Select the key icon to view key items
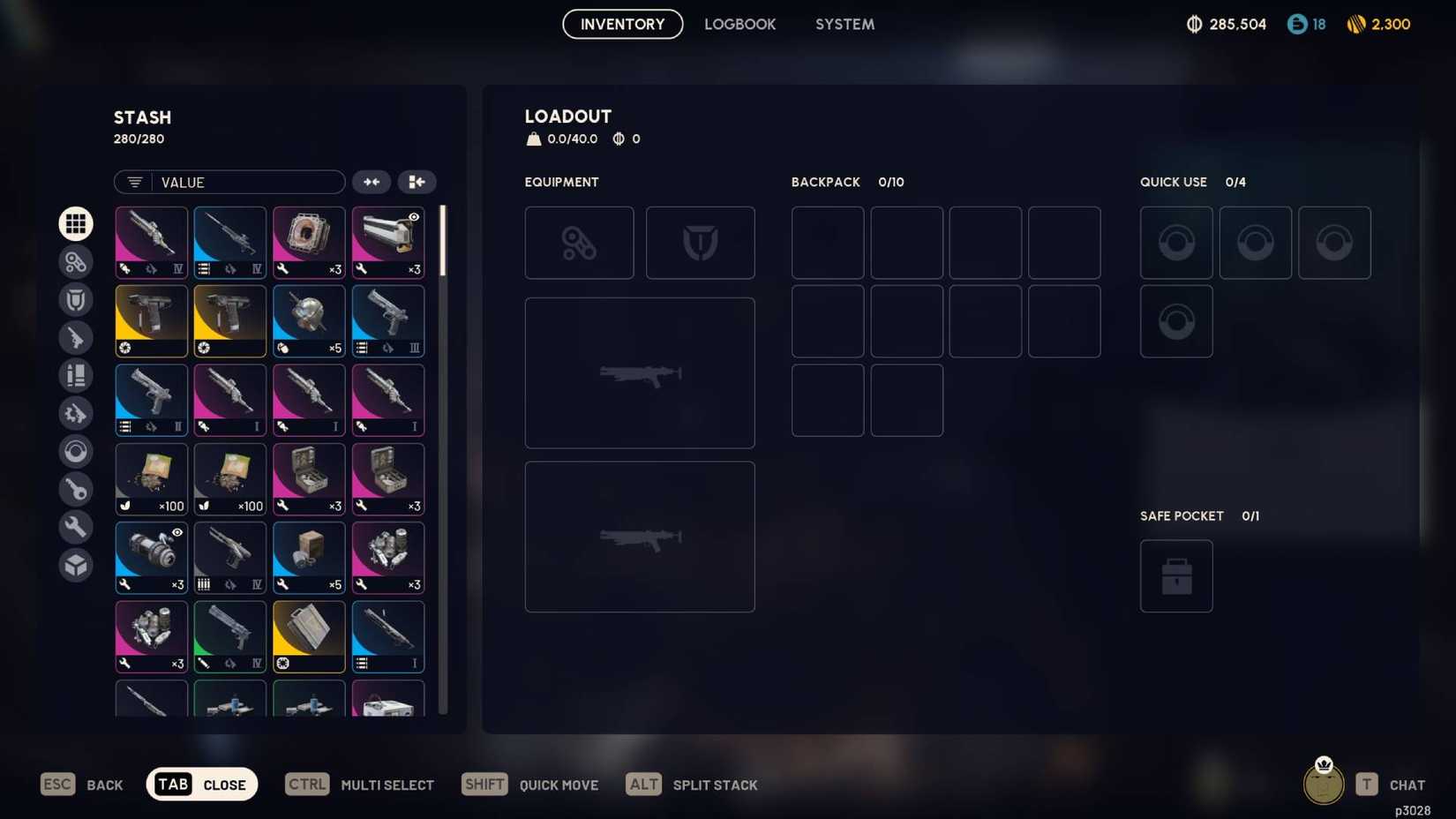Screen dimensions: 1456x819 (76, 490)
